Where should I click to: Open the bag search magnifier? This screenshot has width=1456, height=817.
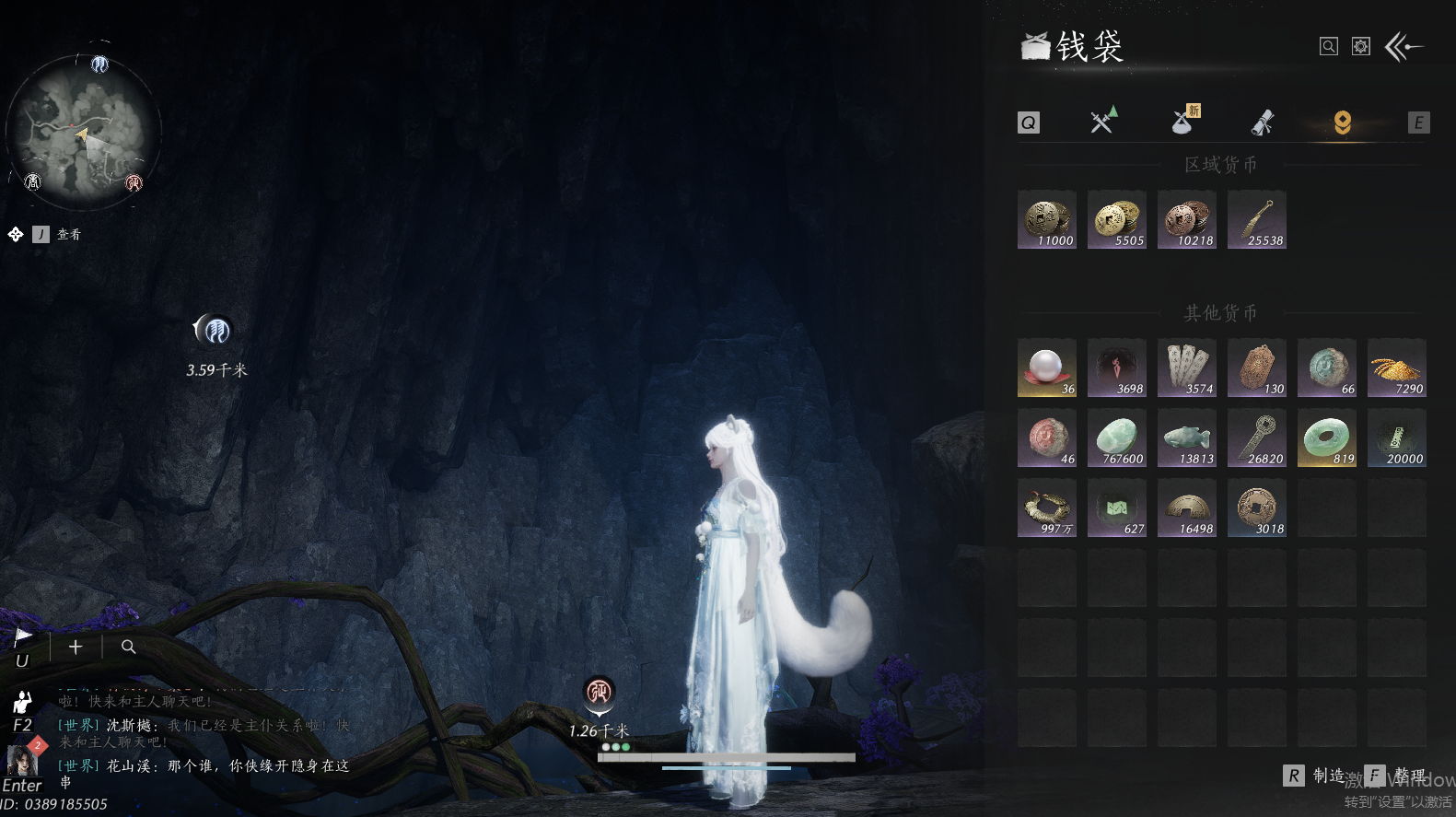(1328, 46)
